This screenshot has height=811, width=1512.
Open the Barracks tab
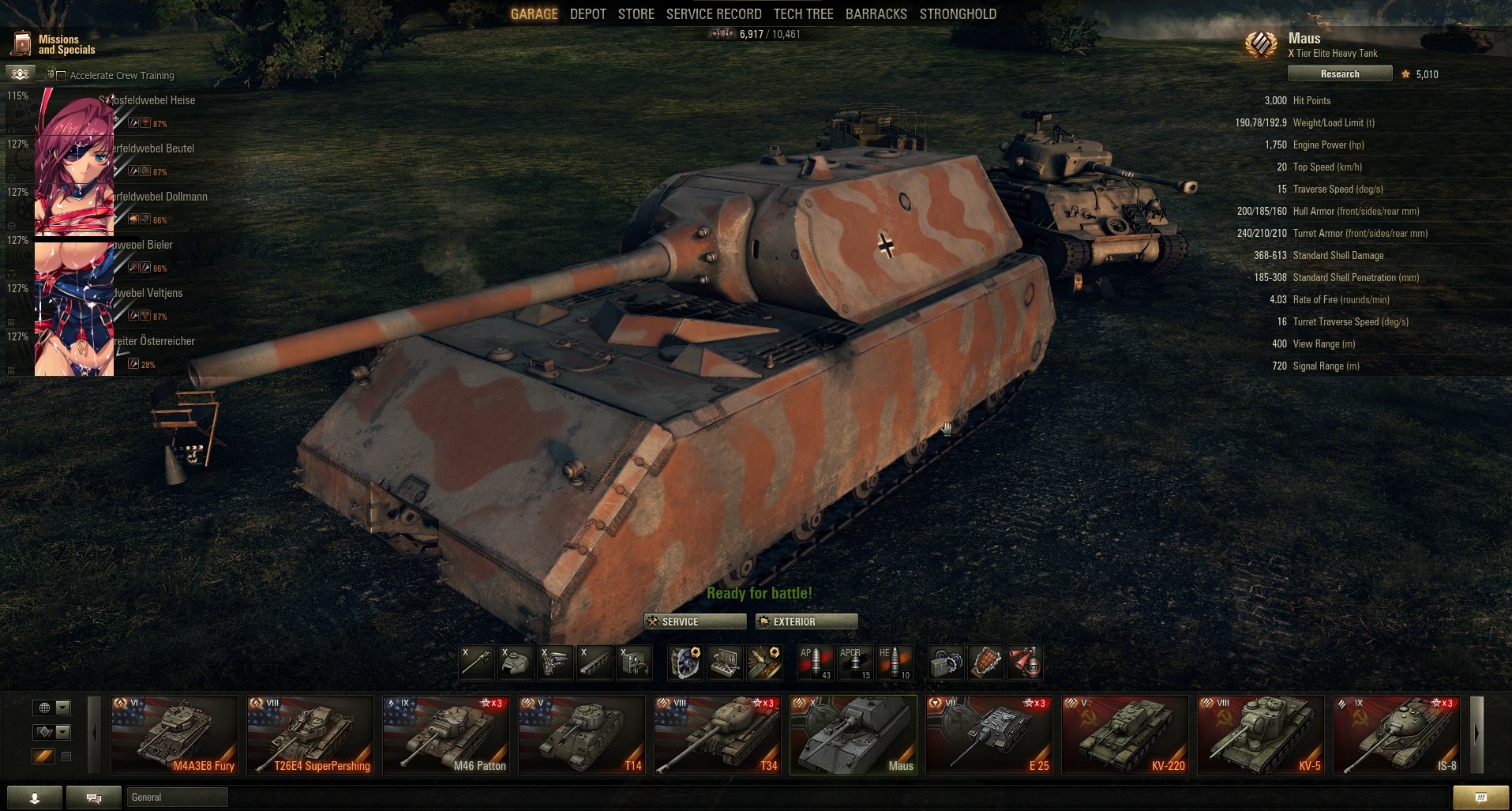[x=876, y=14]
